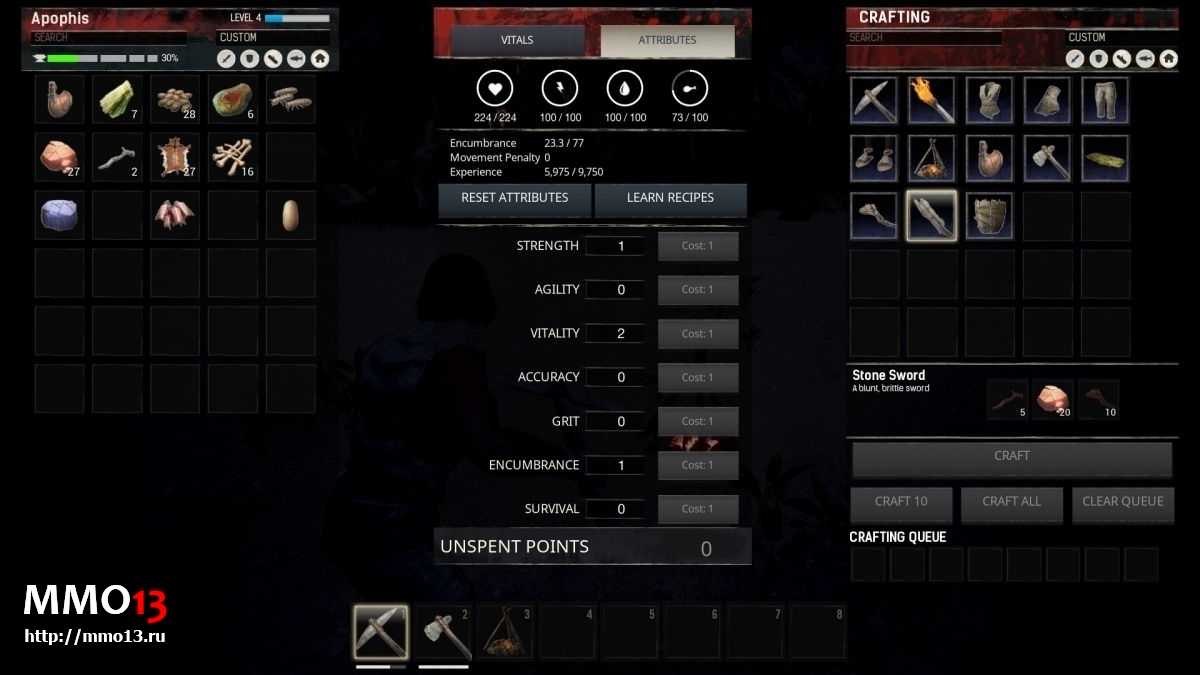This screenshot has width=1200, height=675.
Task: Switch to the Vitals tab
Action: 517,40
